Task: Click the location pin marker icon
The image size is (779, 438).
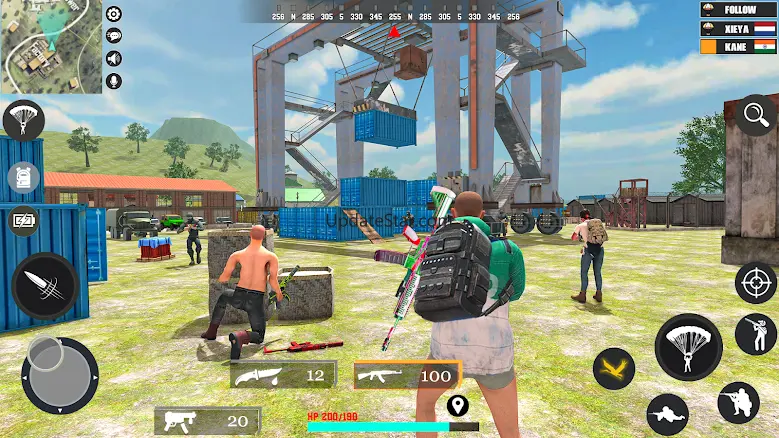Action: (x=458, y=406)
